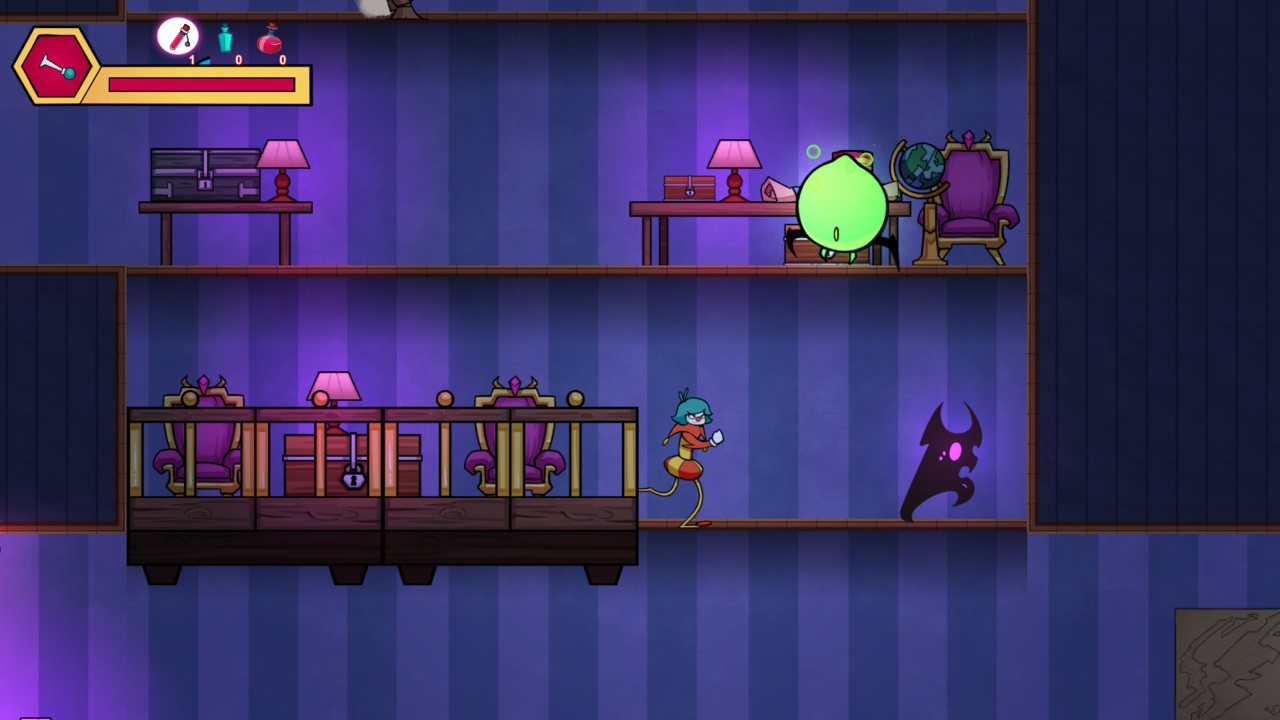Click the hexagonal weapon emblem

pyautogui.click(x=55, y=68)
